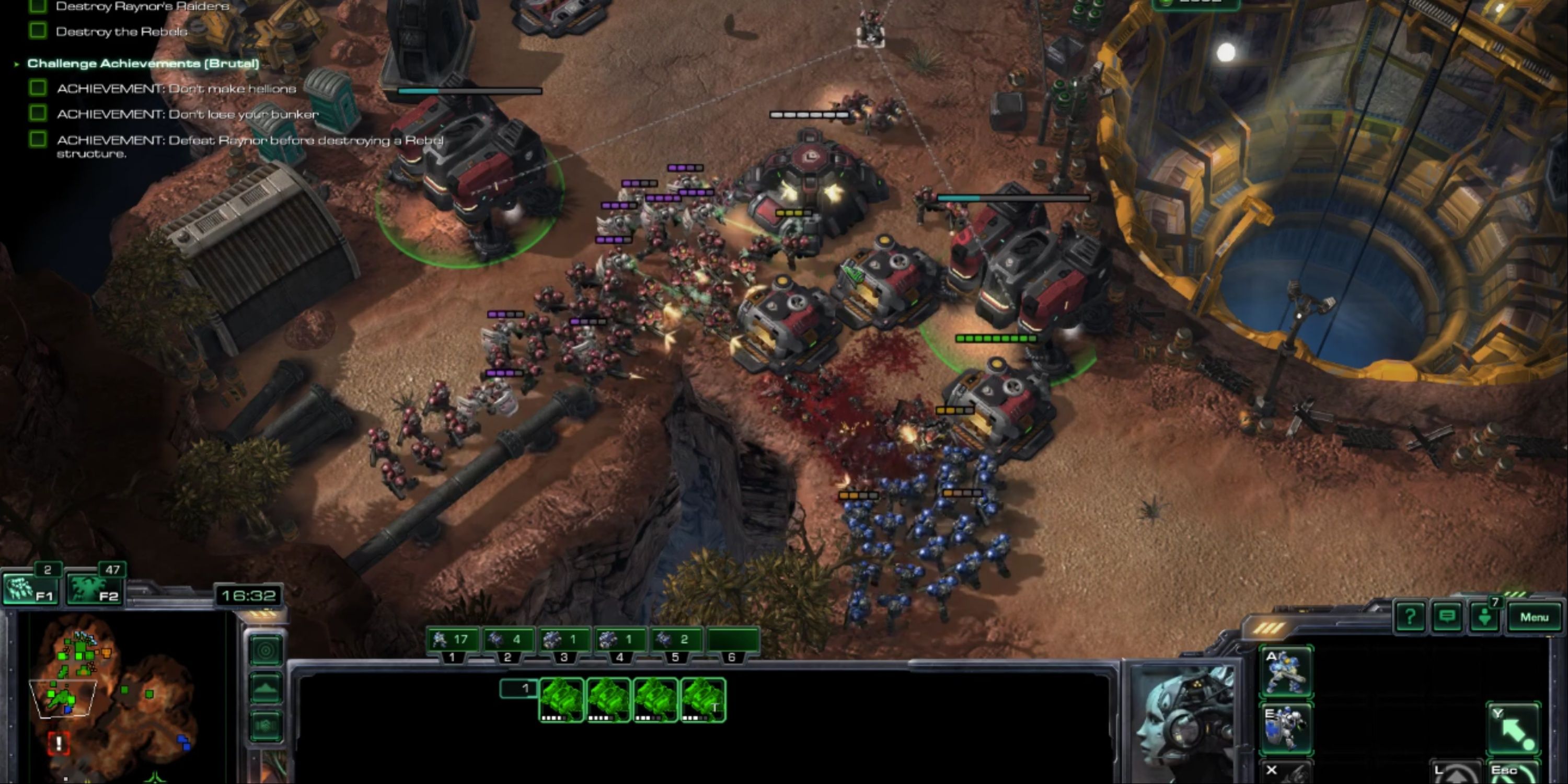
Task: Switch to control group tab 3
Action: click(x=566, y=657)
